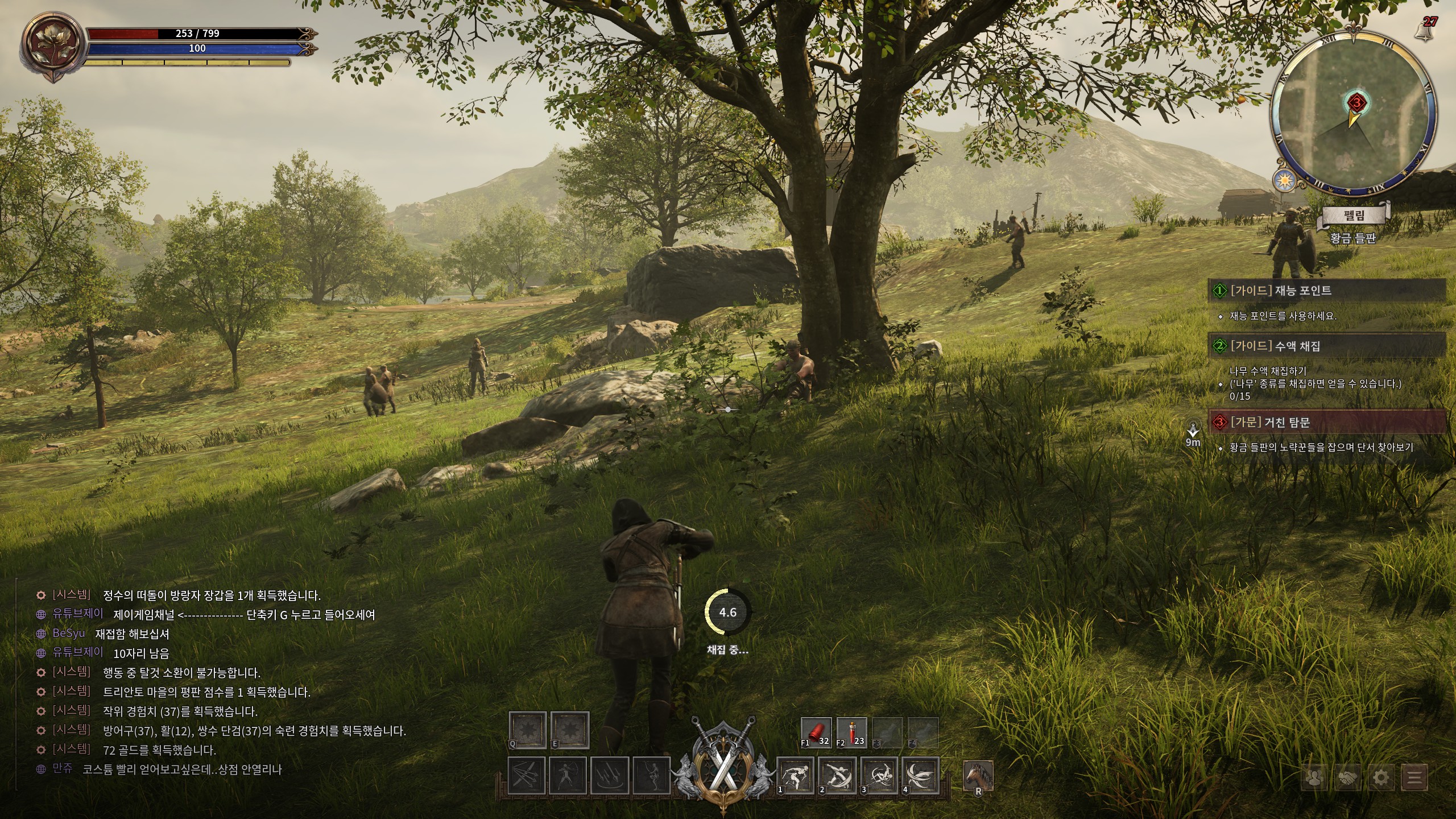The width and height of the screenshot is (1456, 819).
Task: Click the sun icon beside the minimap
Action: click(1283, 180)
